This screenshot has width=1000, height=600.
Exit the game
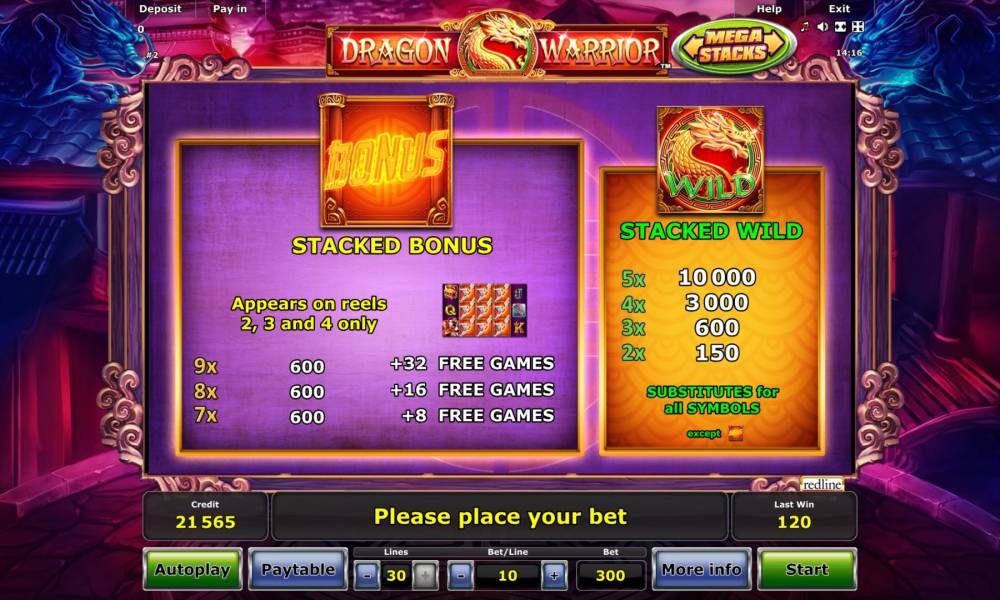click(839, 9)
